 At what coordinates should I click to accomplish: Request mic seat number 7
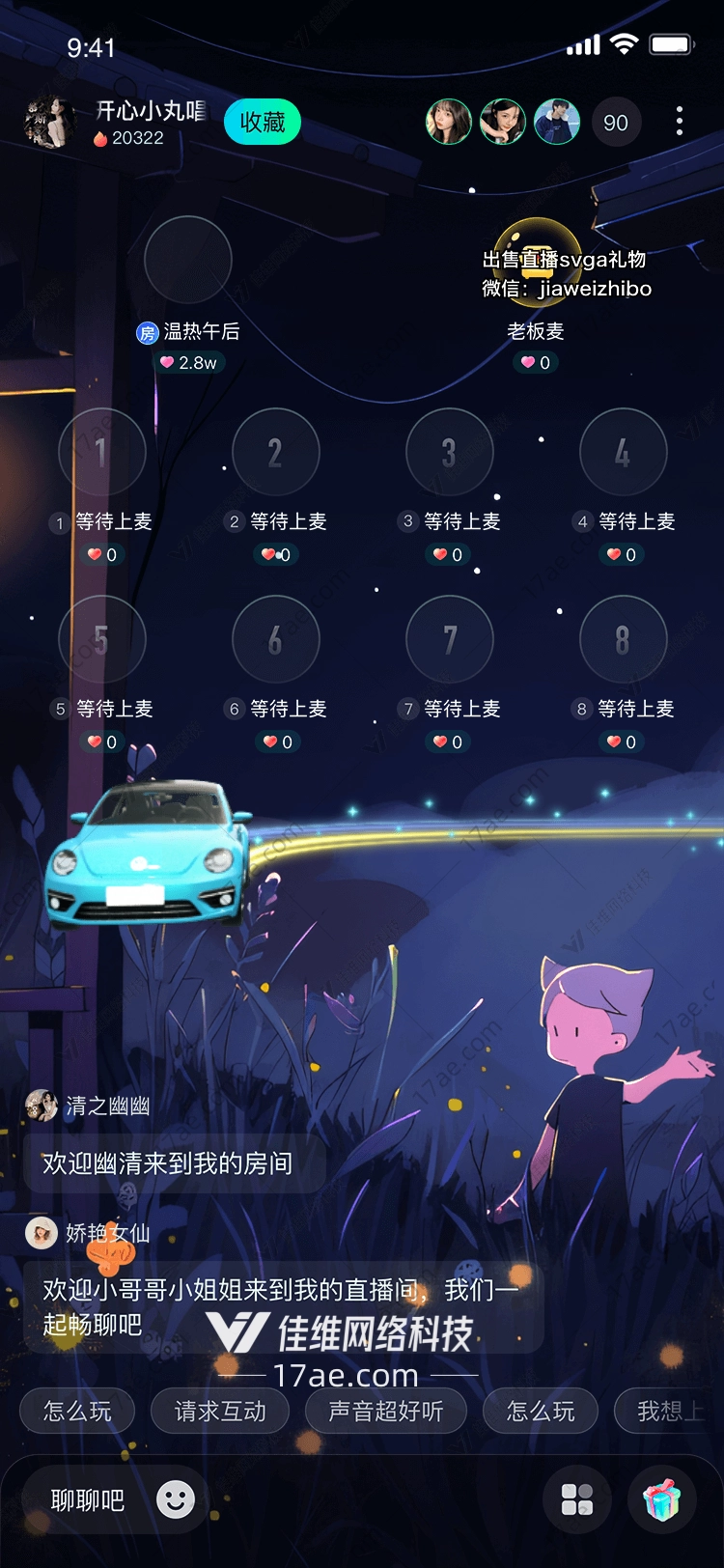point(450,639)
